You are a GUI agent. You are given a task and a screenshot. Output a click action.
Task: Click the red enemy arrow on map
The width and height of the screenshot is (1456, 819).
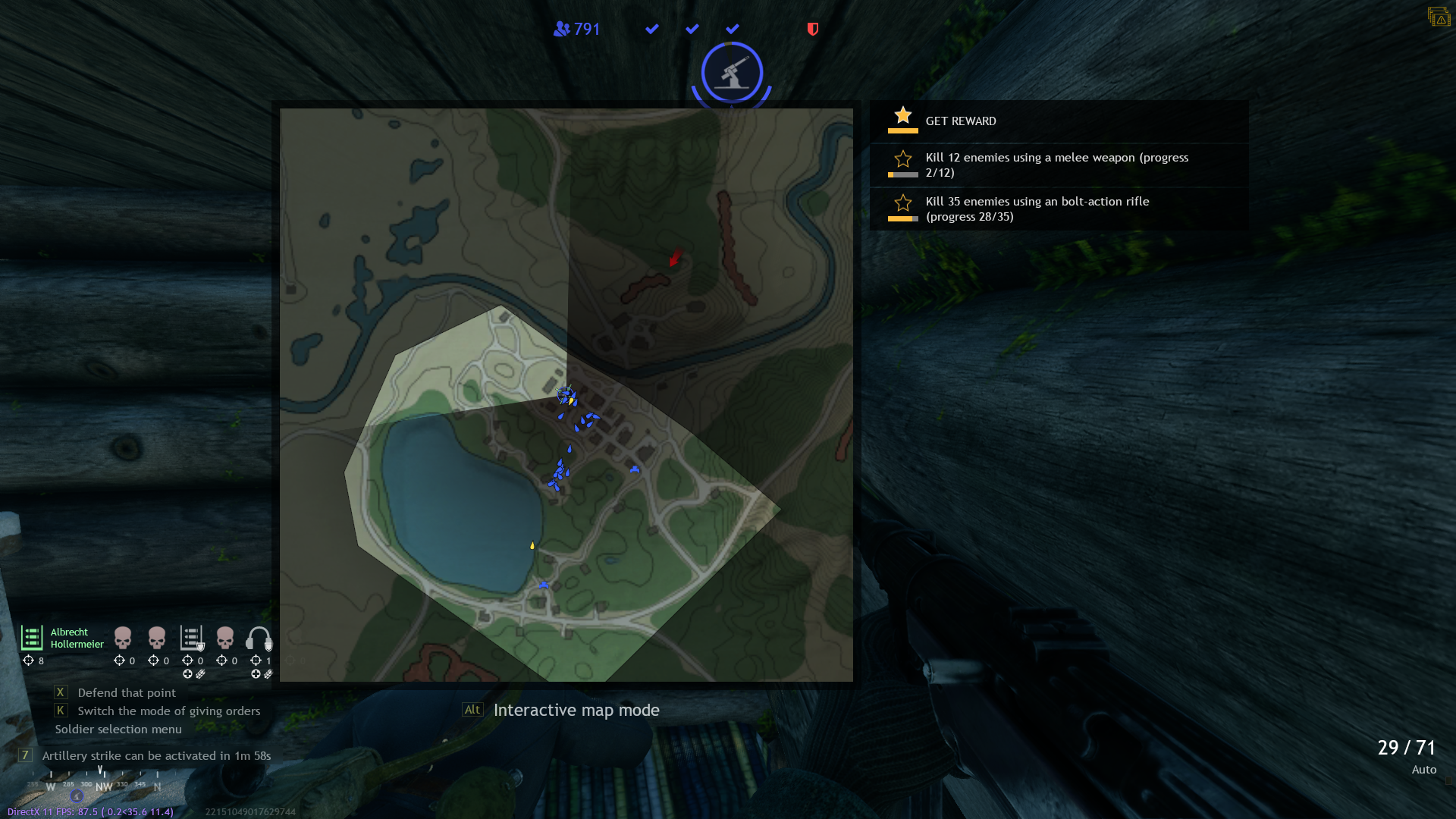pyautogui.click(x=675, y=258)
